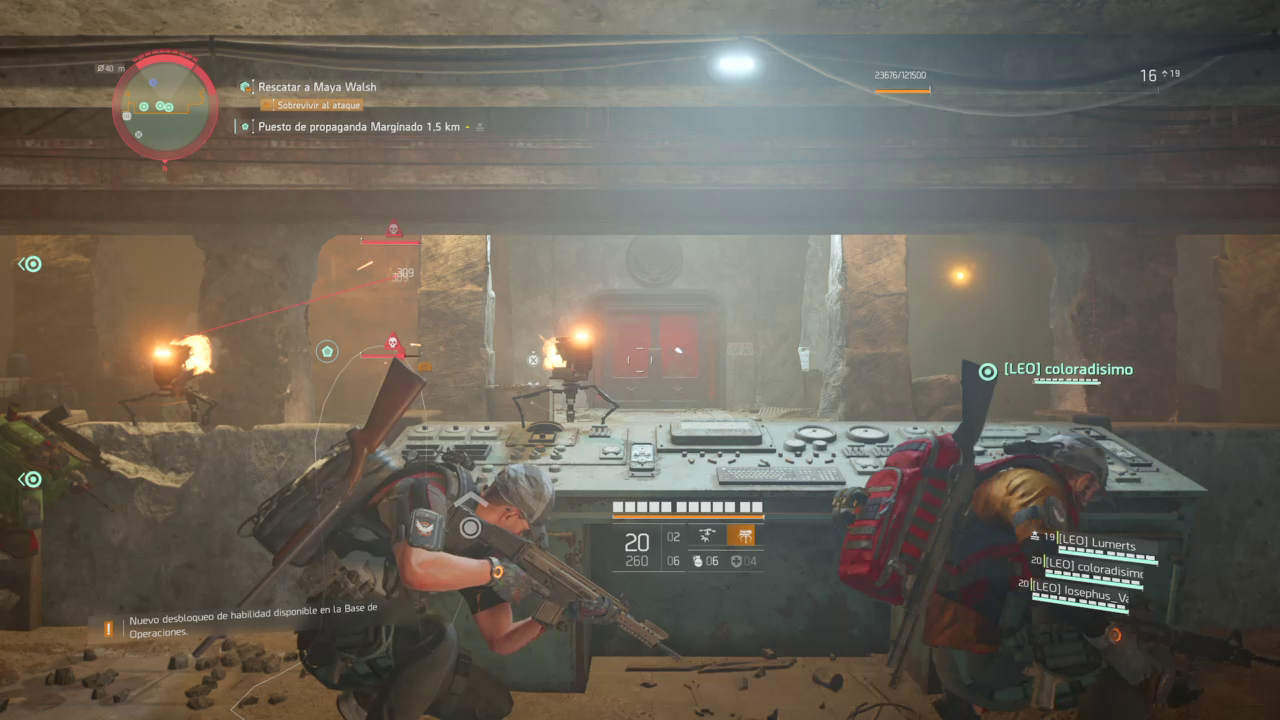Click the Sobrevivir al ataque objective

(311, 105)
